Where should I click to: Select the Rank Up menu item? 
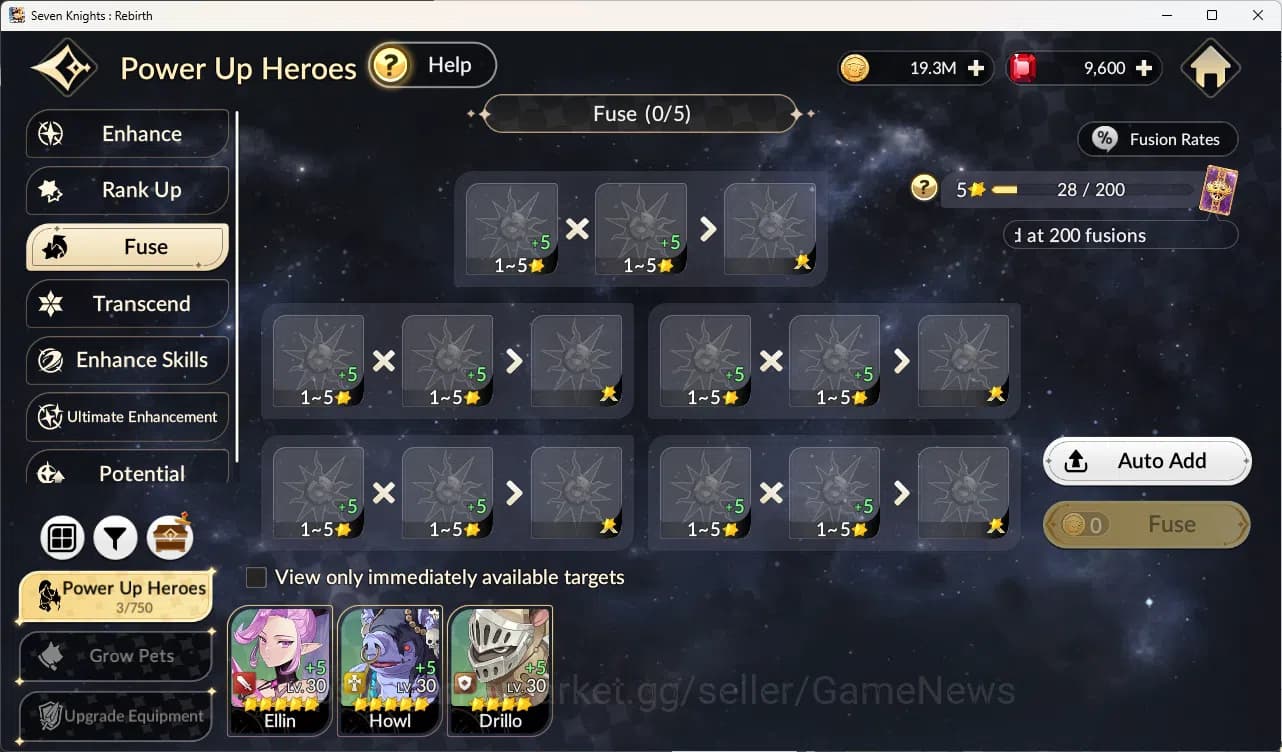(127, 190)
